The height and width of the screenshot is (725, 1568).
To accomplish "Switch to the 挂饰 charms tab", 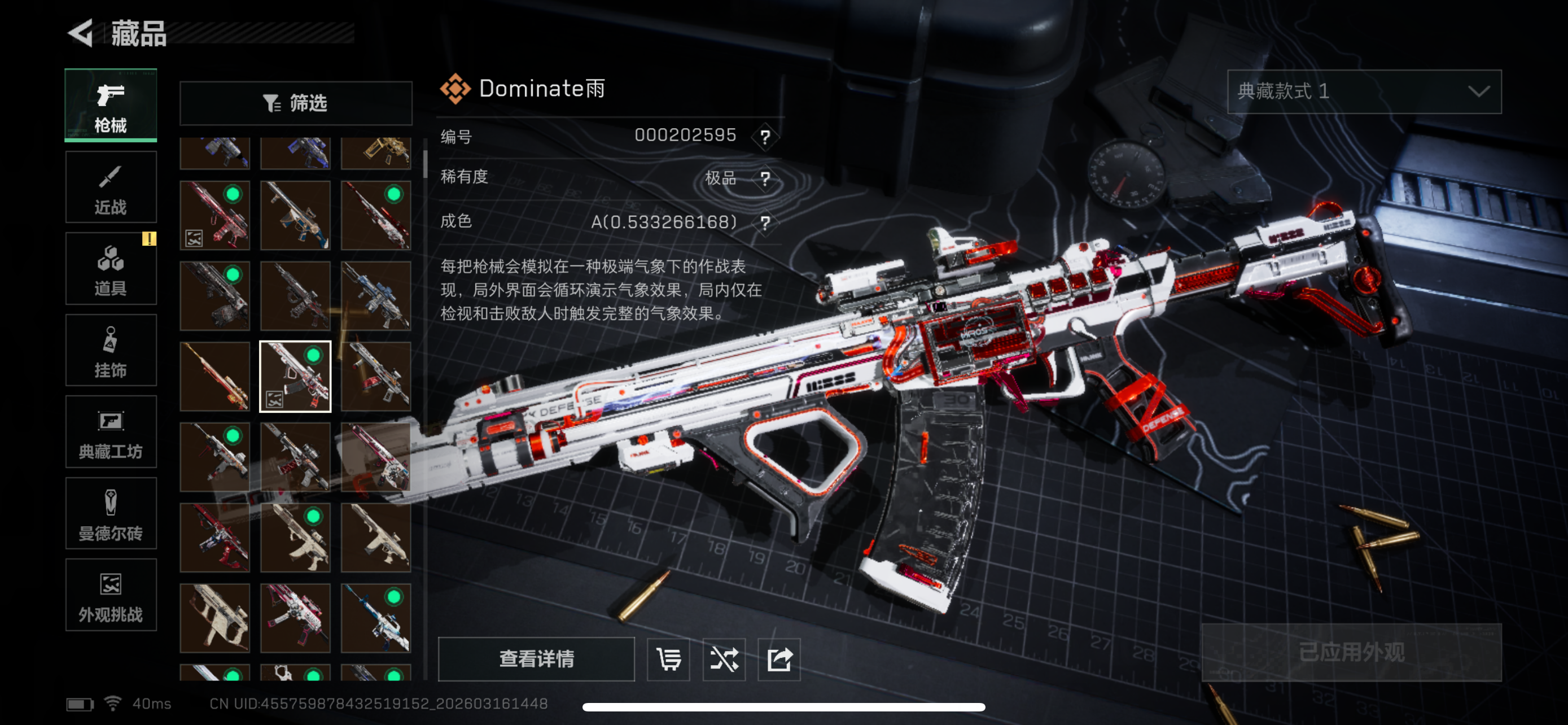I will click(x=111, y=351).
